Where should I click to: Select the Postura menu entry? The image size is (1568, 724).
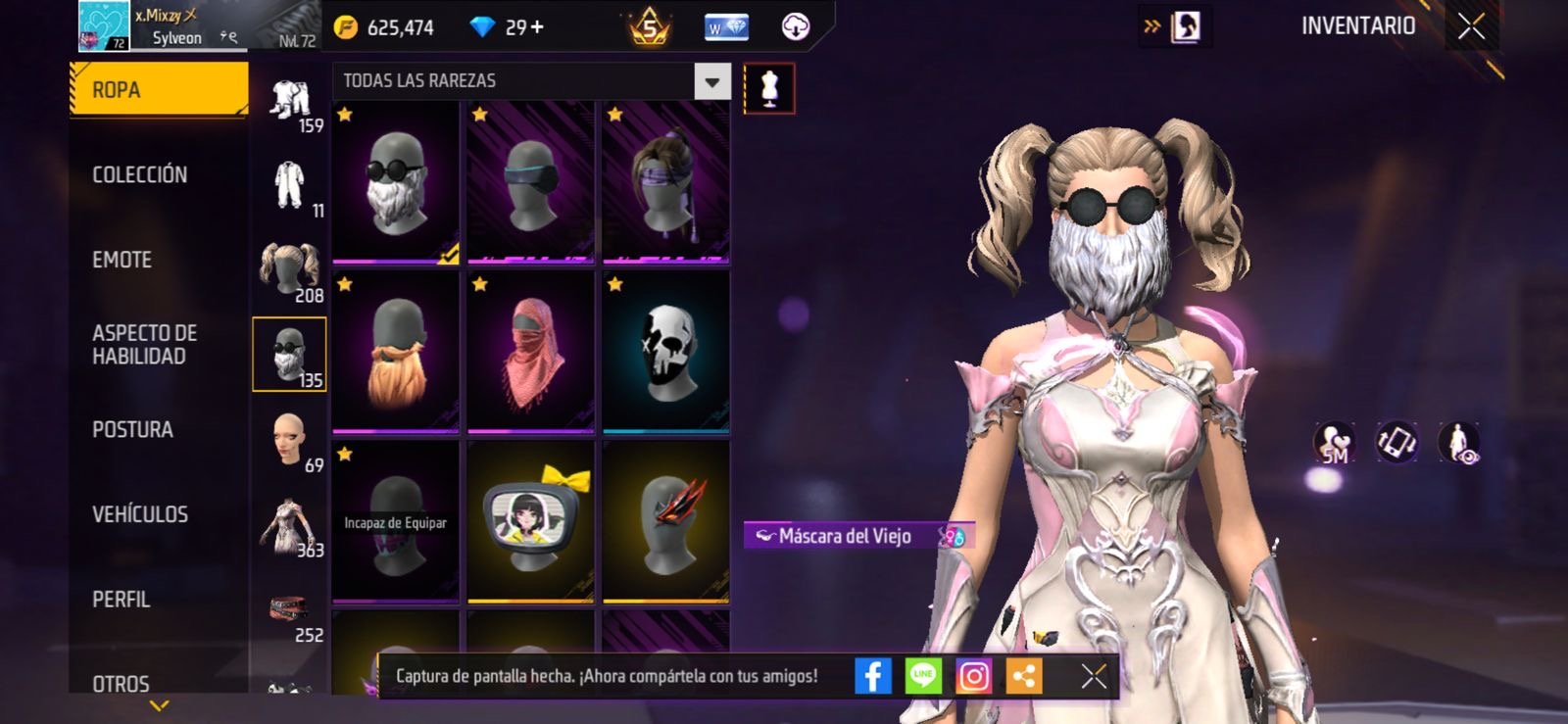click(x=132, y=430)
